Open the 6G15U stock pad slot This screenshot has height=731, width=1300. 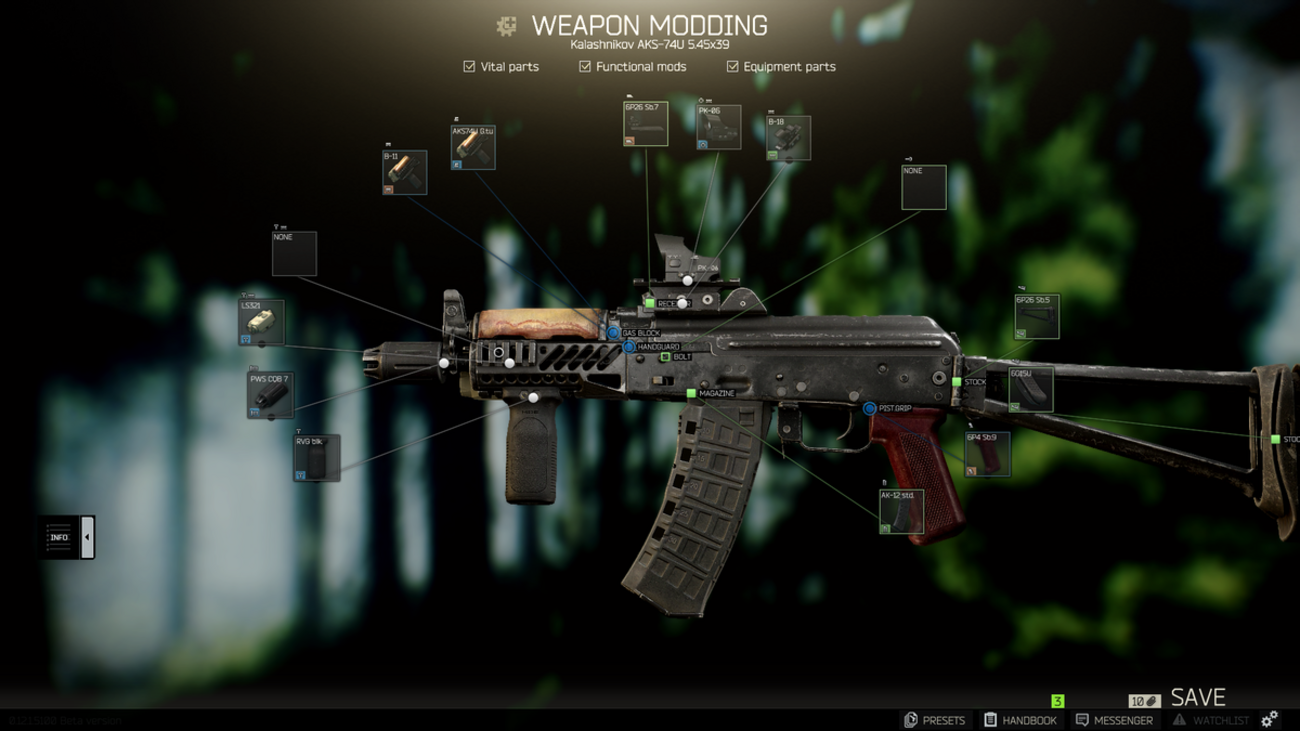1030,390
